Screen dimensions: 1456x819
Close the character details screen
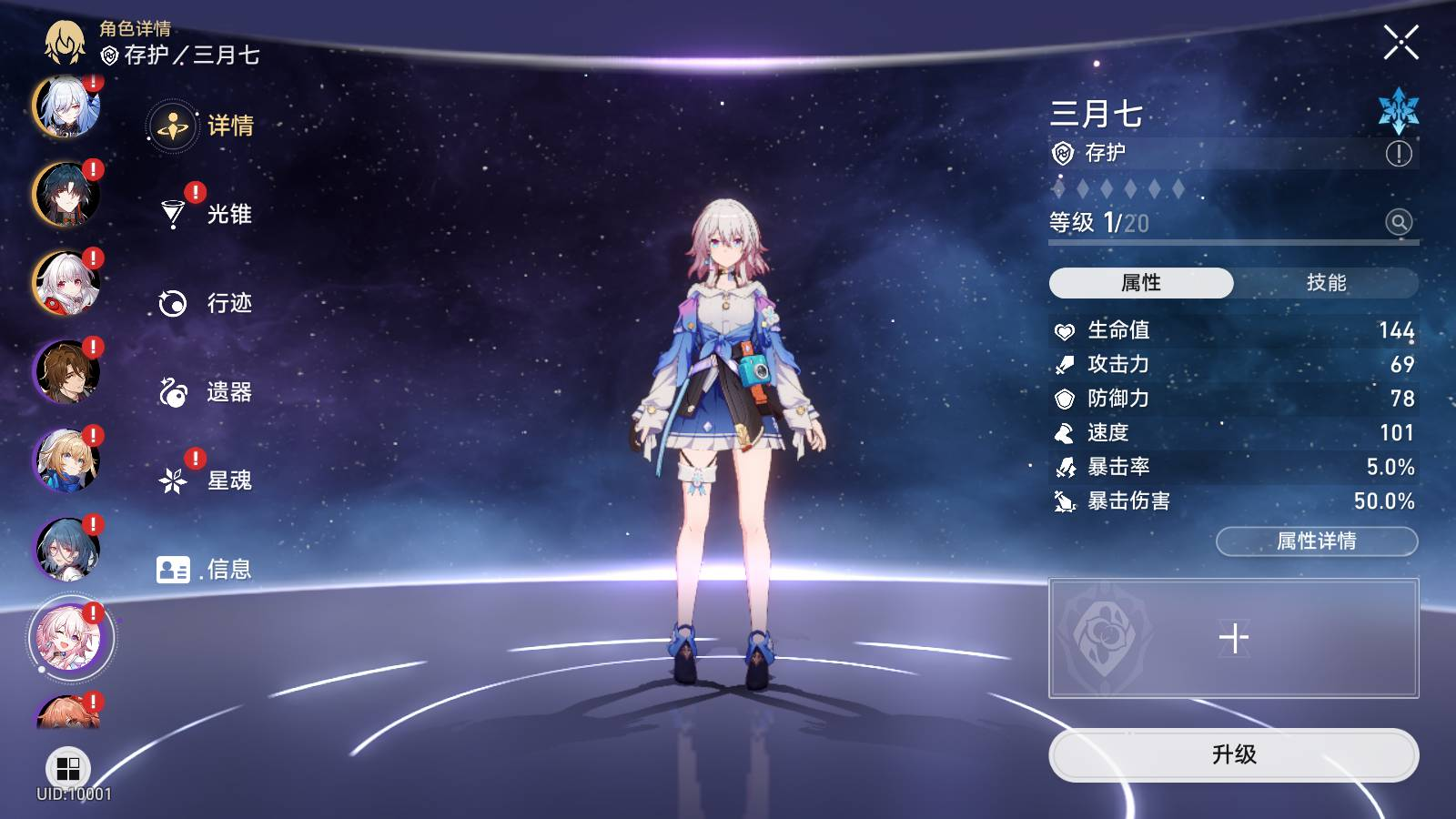pos(1400,43)
